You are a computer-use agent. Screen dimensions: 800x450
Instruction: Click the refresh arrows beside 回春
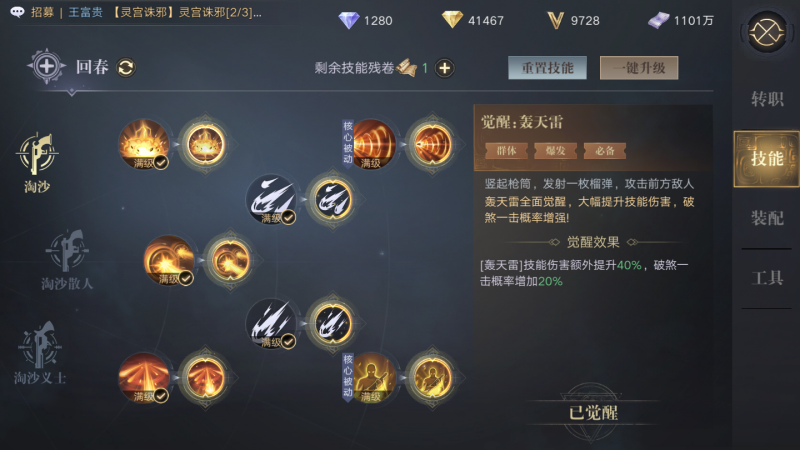click(126, 67)
